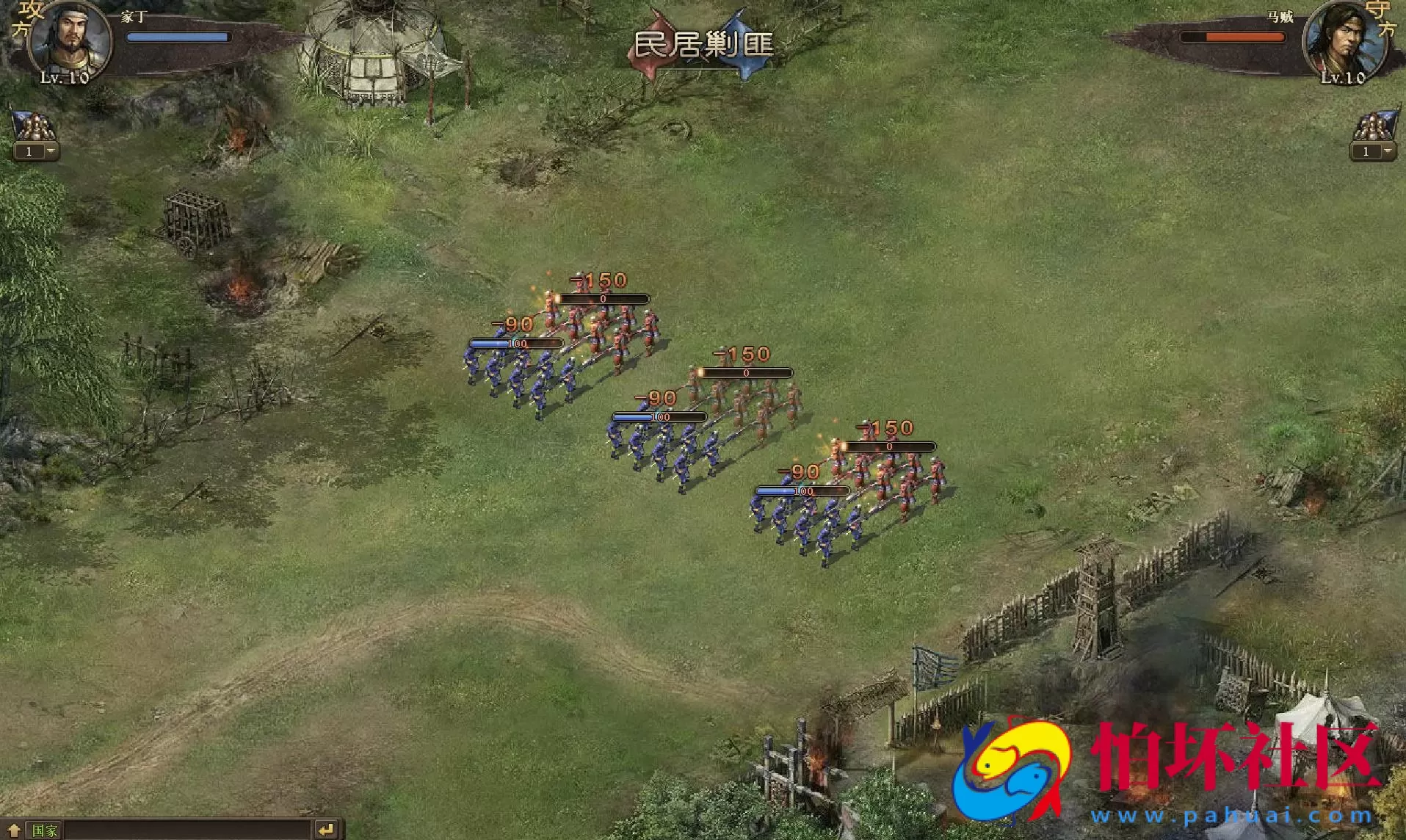This screenshot has height=840, width=1406.
Task: Open the defender's troop number dropdown
Action: click(1387, 151)
